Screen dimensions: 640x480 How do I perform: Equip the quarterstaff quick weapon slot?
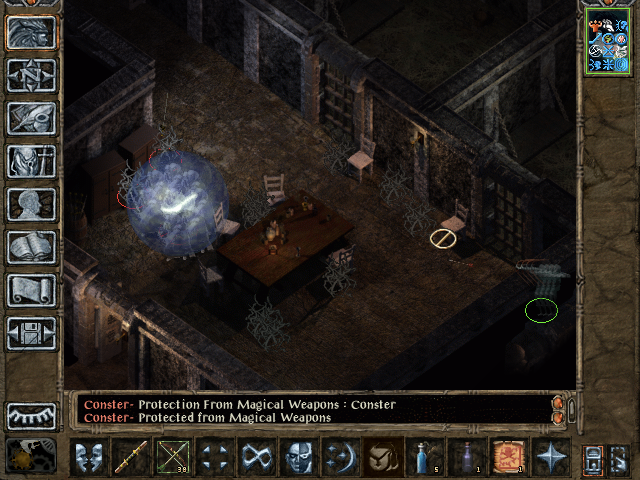pyautogui.click(x=130, y=457)
